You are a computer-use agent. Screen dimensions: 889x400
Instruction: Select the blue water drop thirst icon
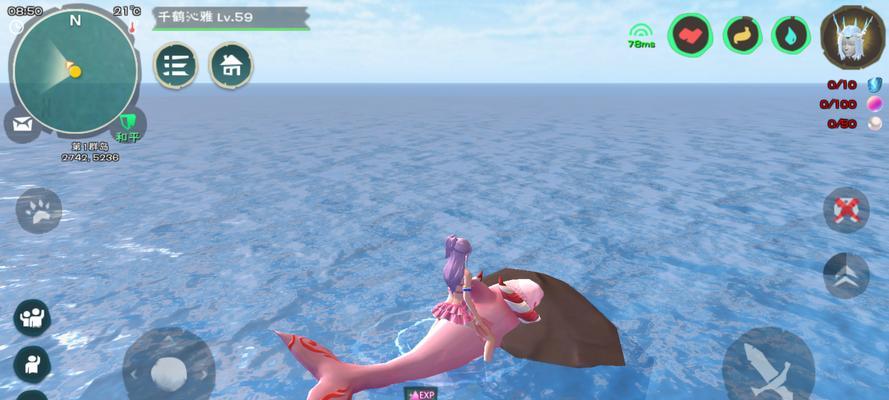point(792,35)
